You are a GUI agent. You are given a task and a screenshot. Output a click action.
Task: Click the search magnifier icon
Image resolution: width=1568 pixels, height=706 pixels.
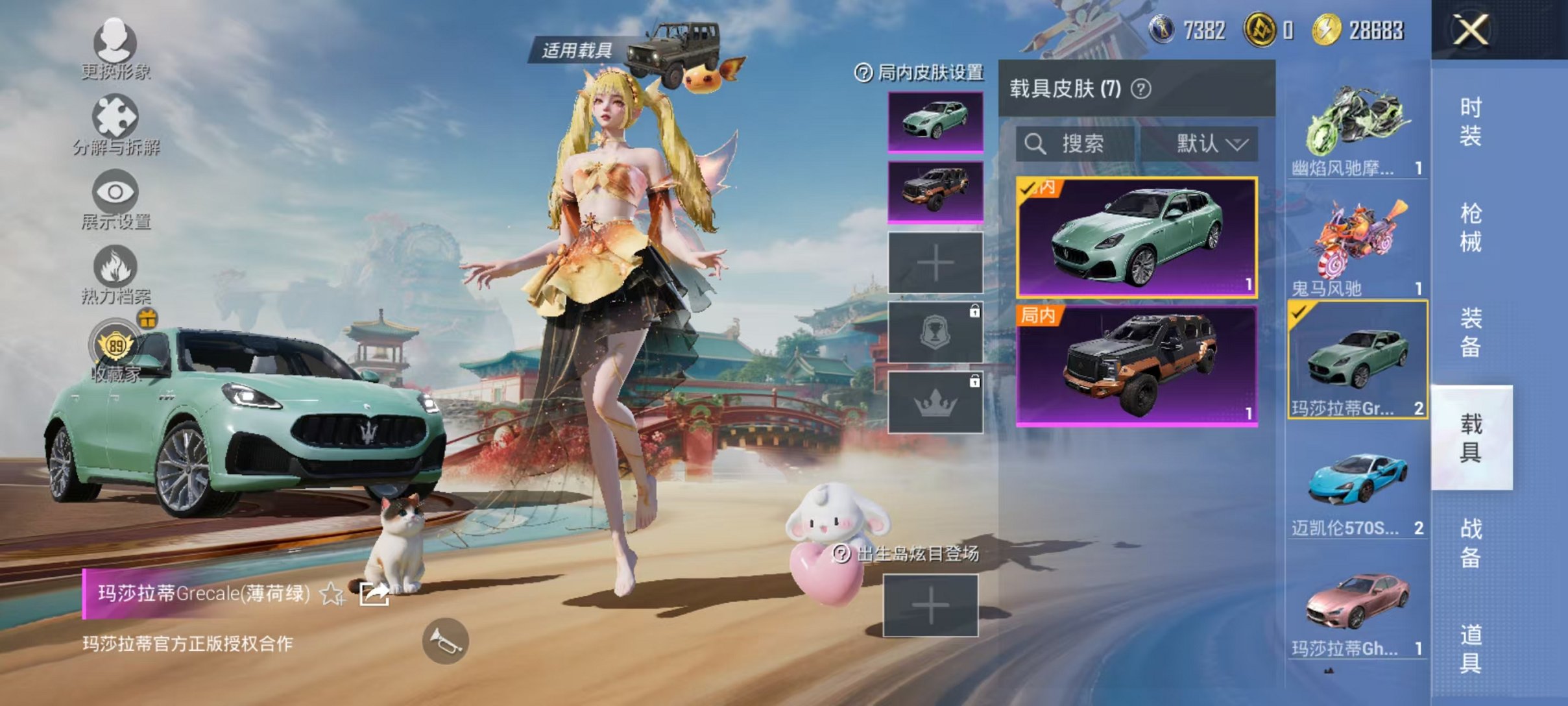[1036, 144]
